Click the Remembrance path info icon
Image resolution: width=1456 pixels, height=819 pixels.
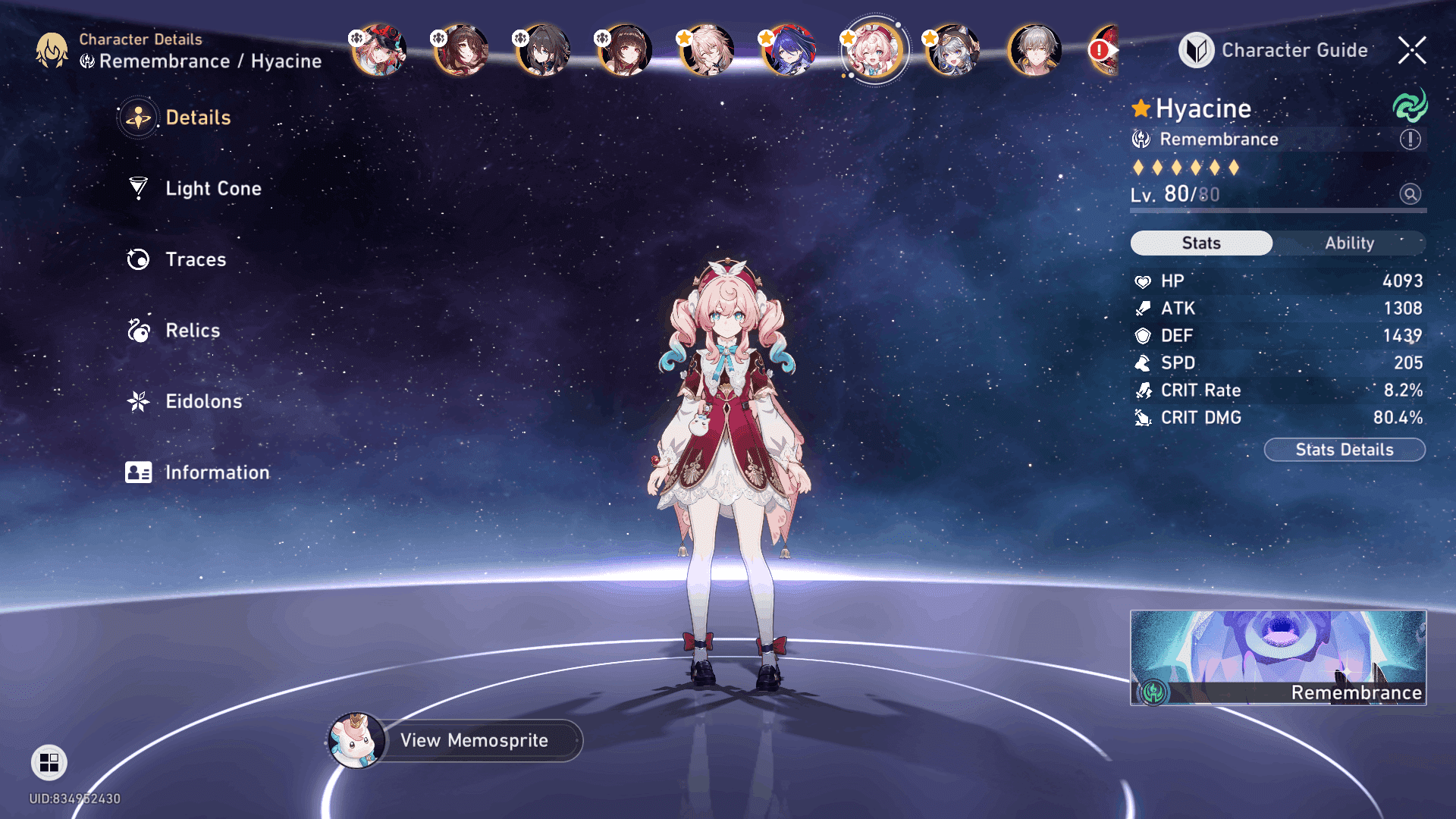(x=1410, y=140)
